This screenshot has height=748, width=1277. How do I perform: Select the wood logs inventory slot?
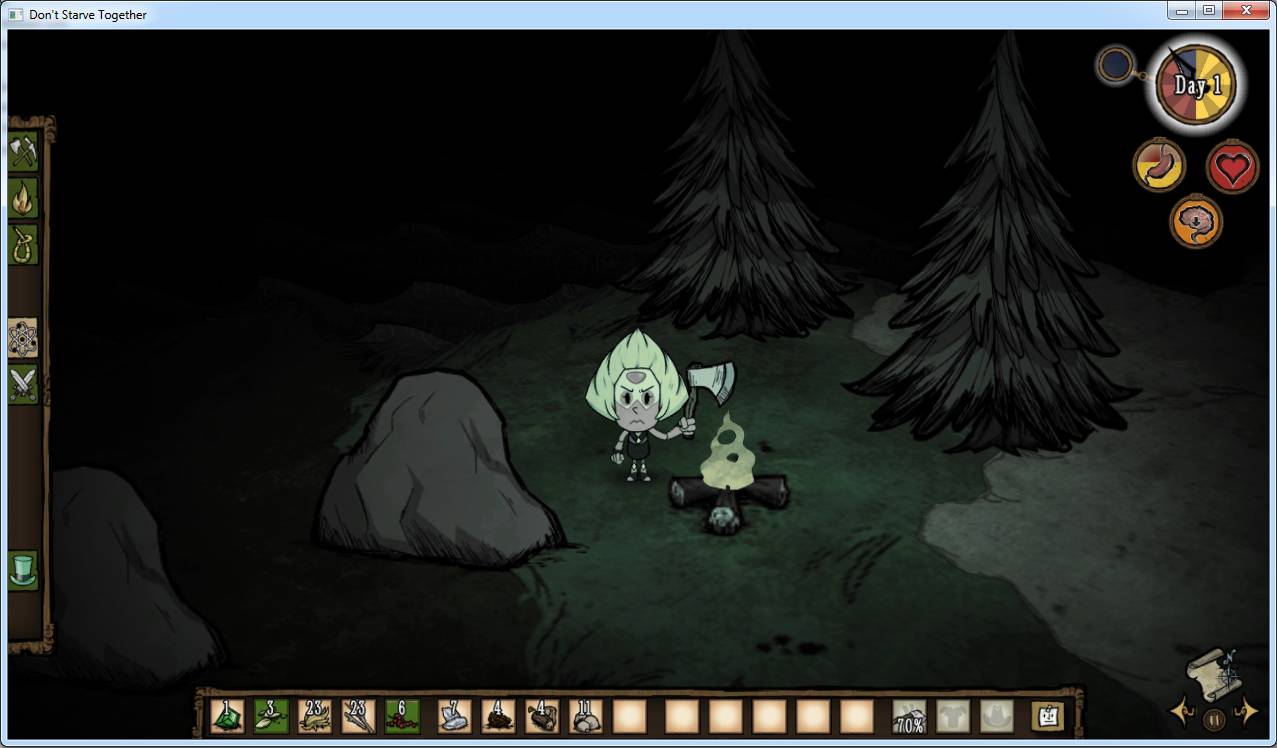[x=542, y=716]
